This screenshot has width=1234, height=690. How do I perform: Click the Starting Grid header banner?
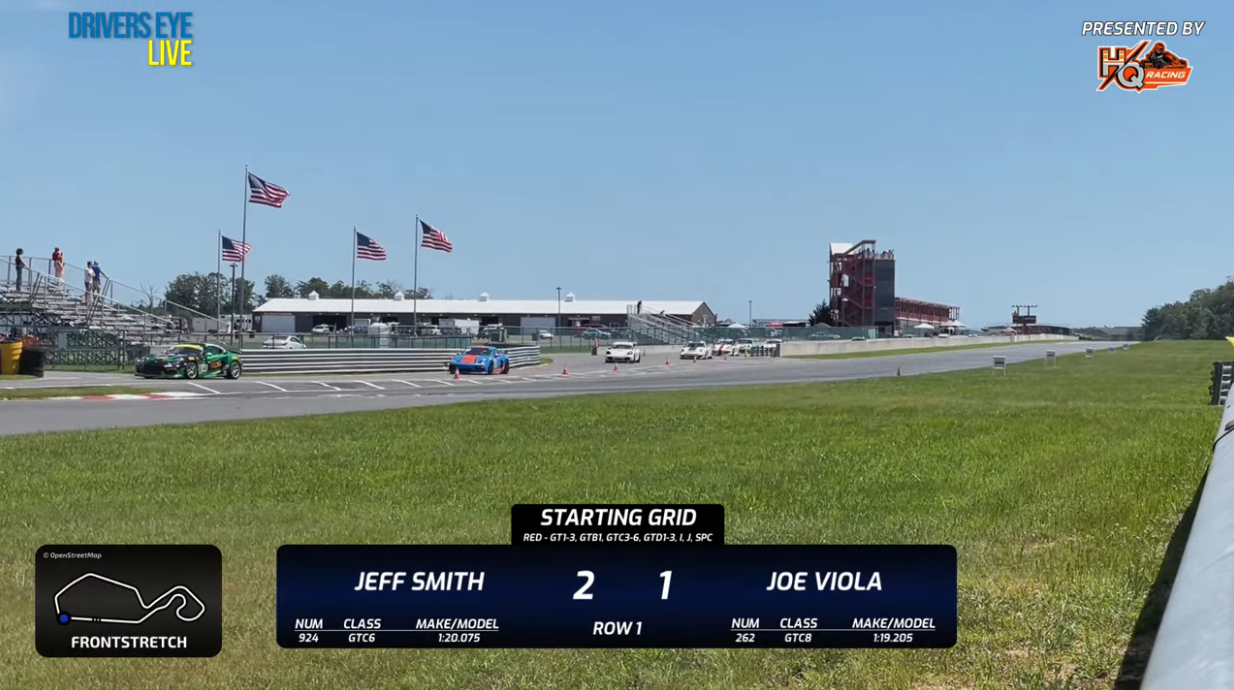click(x=618, y=524)
